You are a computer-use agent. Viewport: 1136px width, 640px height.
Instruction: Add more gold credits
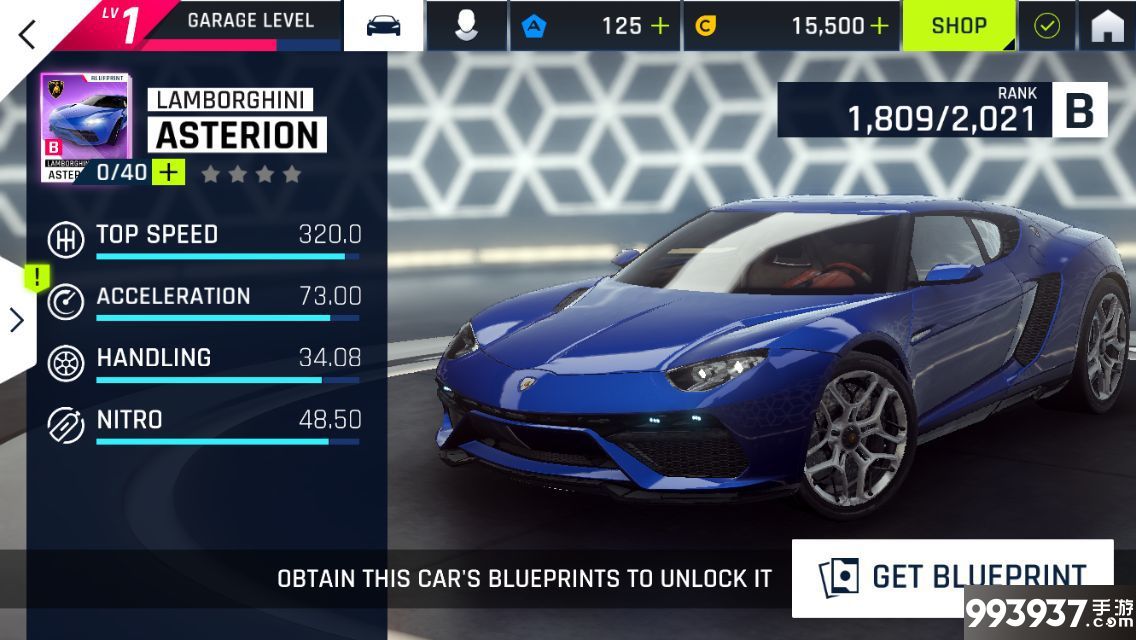coord(879,26)
